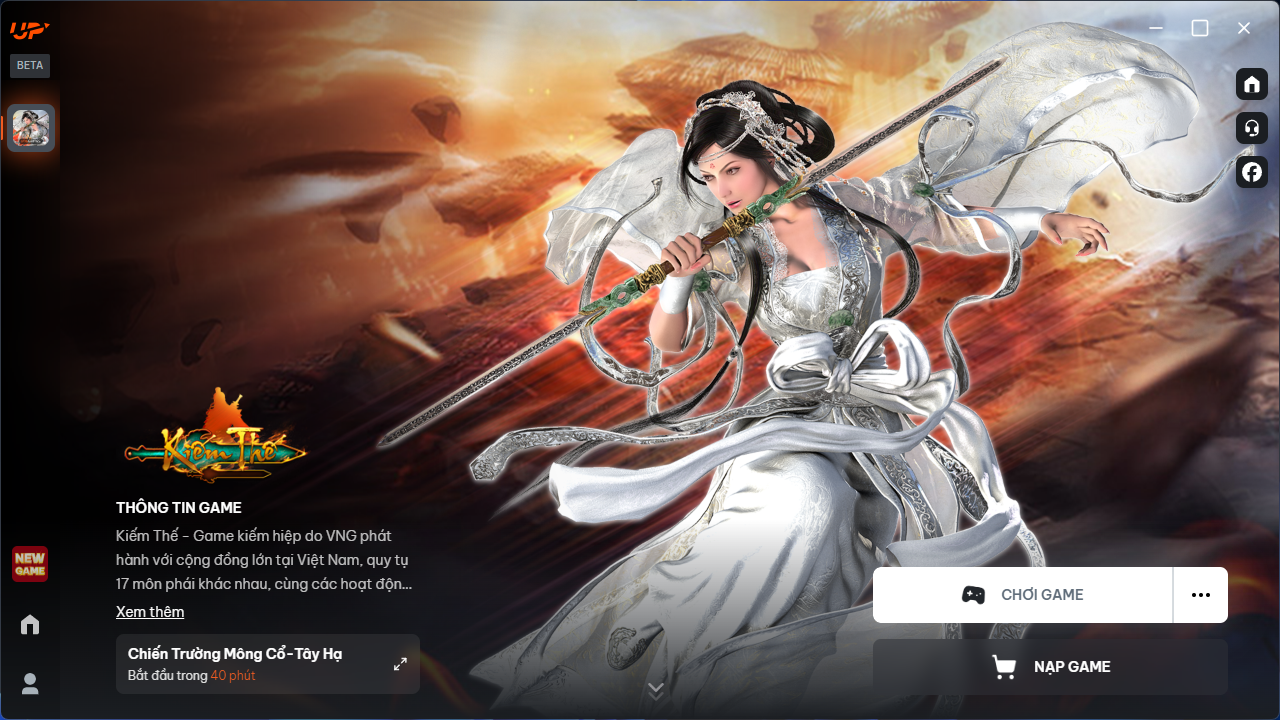Click the UP launcher logo
The height and width of the screenshot is (720, 1280).
pyautogui.click(x=30, y=30)
